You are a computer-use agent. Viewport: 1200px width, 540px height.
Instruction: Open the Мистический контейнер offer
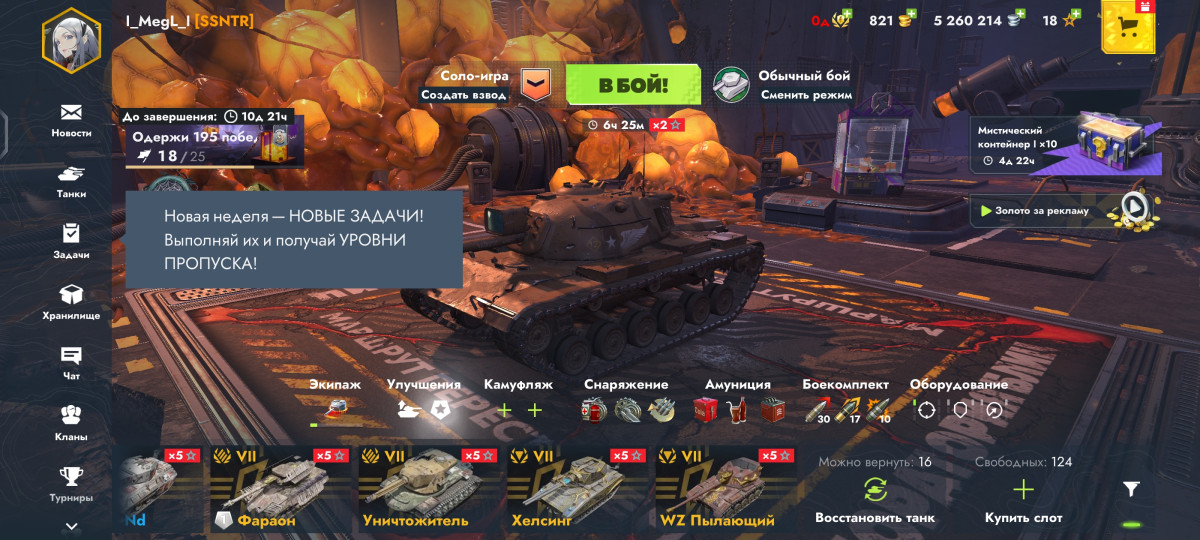(1060, 145)
